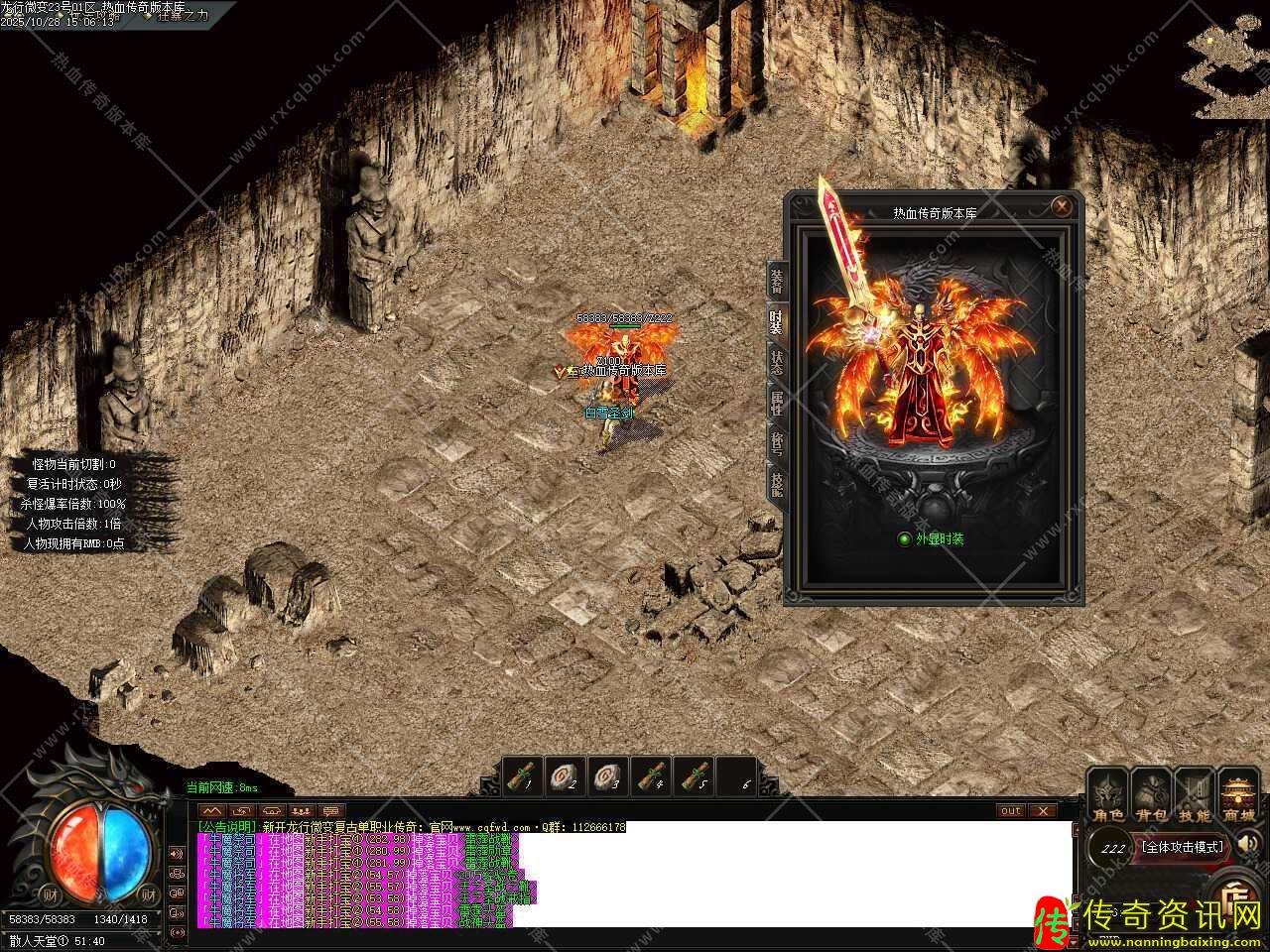
Task: Show the 属性 attributes tab
Action: pyautogui.click(x=777, y=402)
